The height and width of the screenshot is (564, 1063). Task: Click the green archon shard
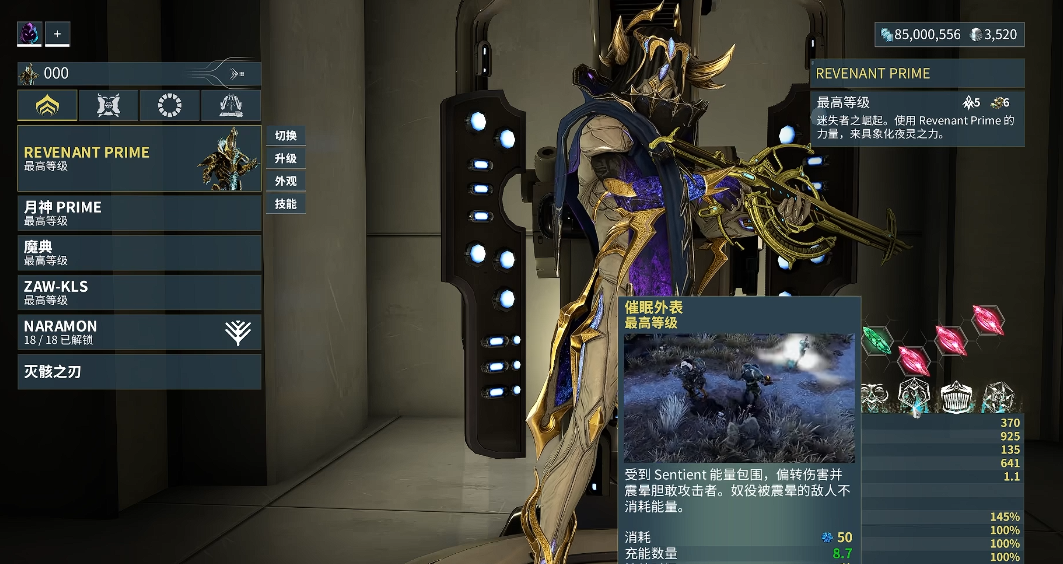click(x=877, y=339)
